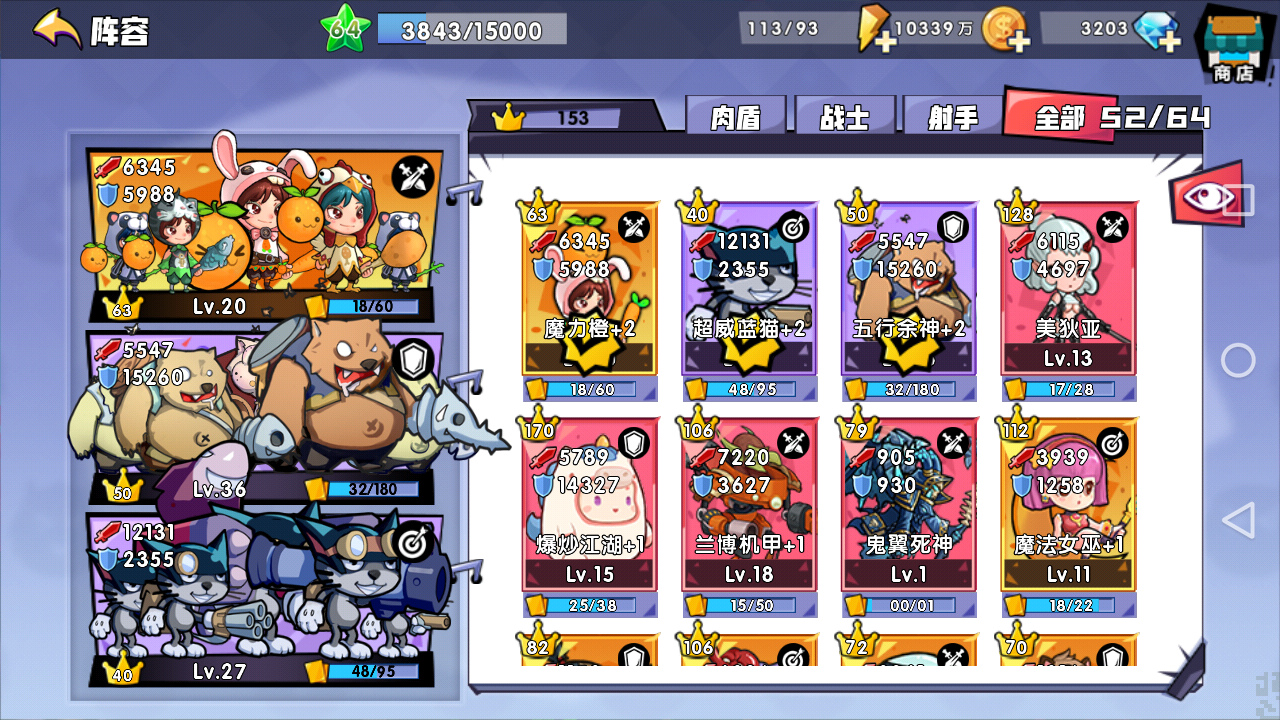Image resolution: width=1280 pixels, height=720 pixels.
Task: Tap the Android back triangle navigation button
Action: (x=1240, y=520)
